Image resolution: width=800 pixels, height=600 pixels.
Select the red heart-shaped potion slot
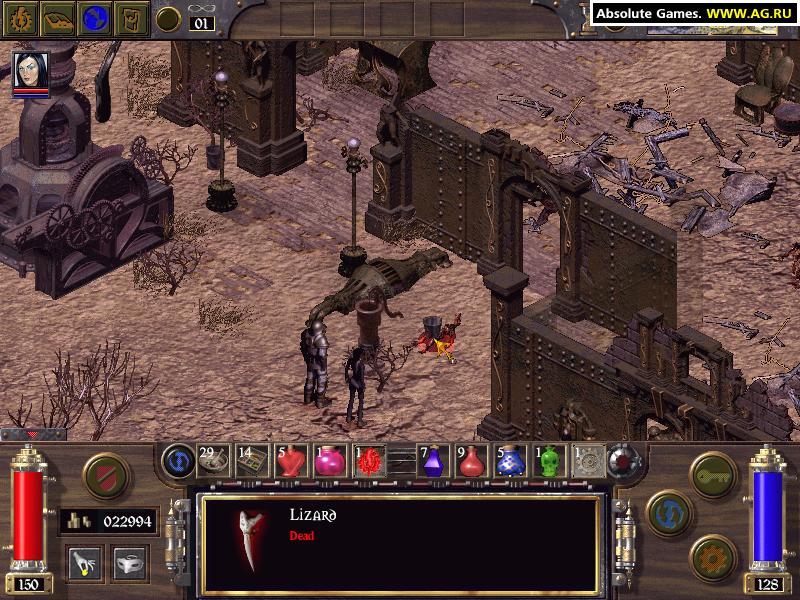pyautogui.click(x=292, y=460)
